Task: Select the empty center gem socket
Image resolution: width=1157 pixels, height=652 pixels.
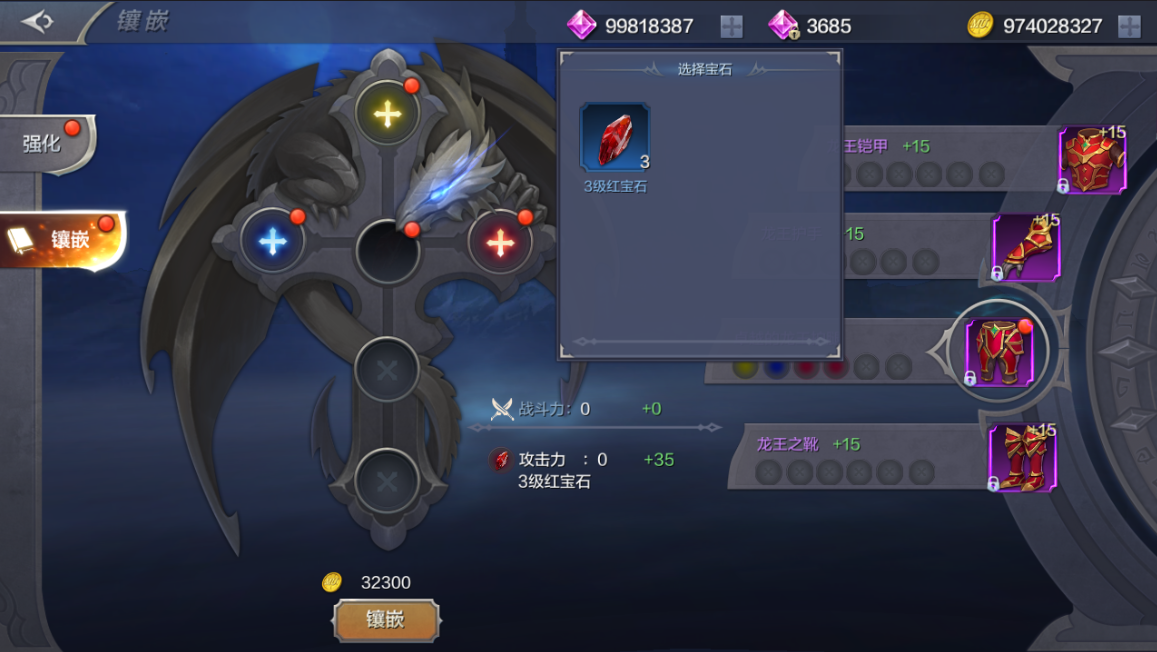Action: tap(387, 250)
